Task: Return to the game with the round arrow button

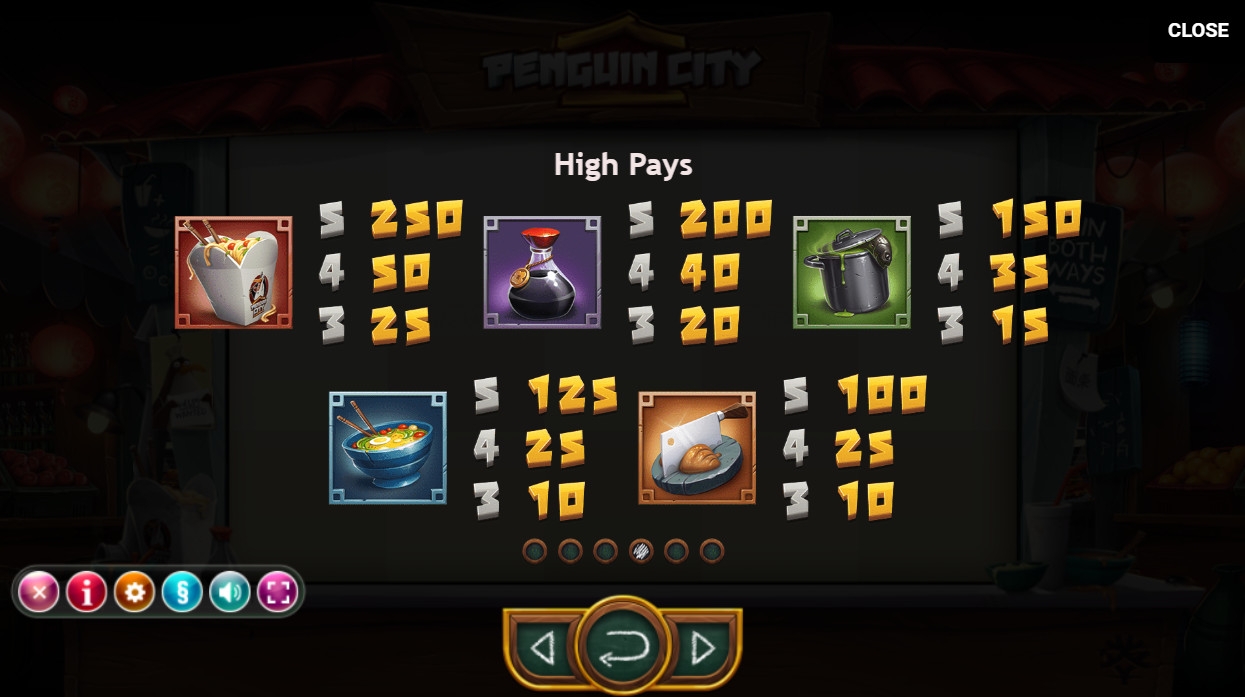Action: [623, 647]
